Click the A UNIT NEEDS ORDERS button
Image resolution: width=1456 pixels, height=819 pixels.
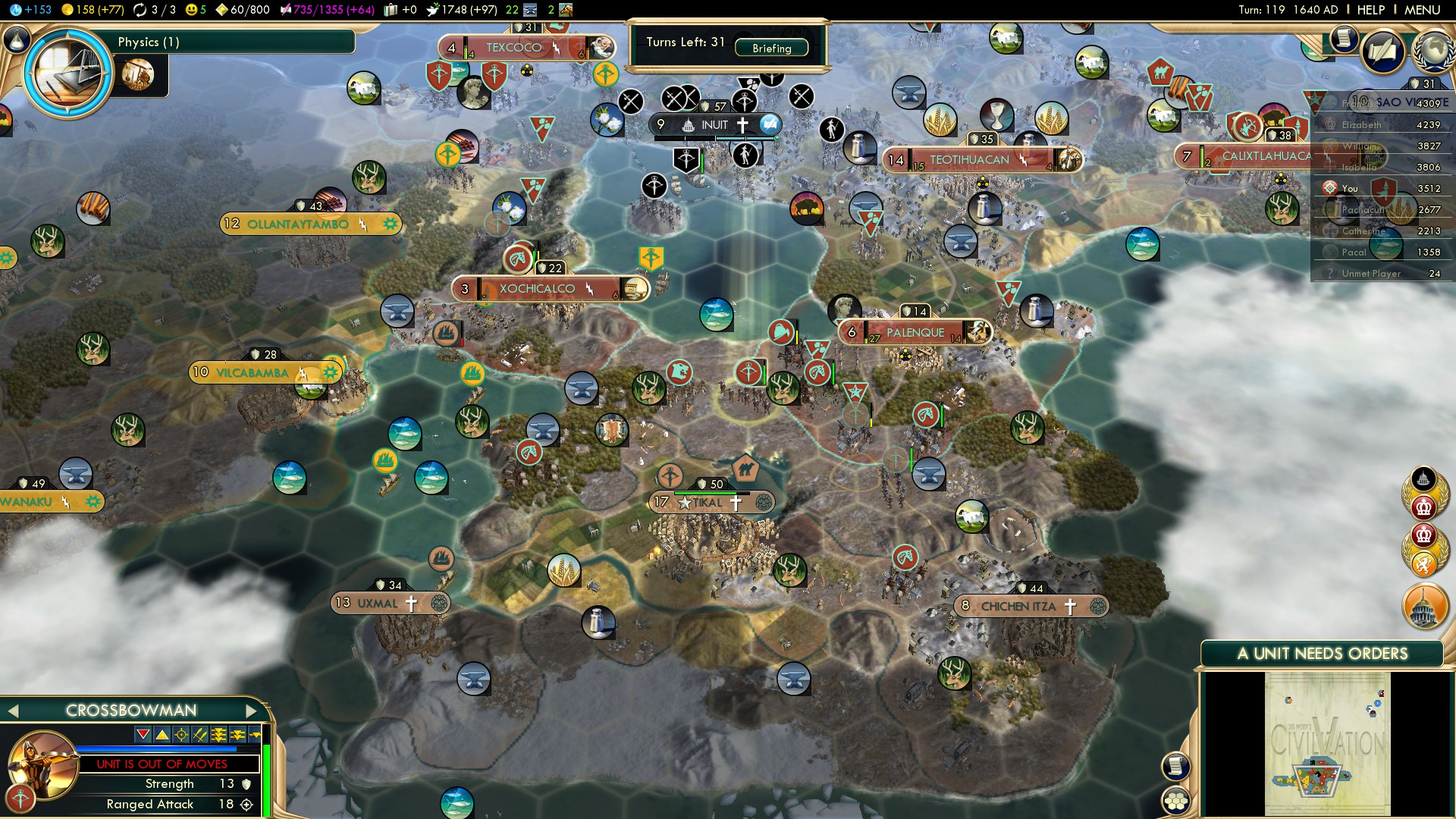[x=1322, y=654]
